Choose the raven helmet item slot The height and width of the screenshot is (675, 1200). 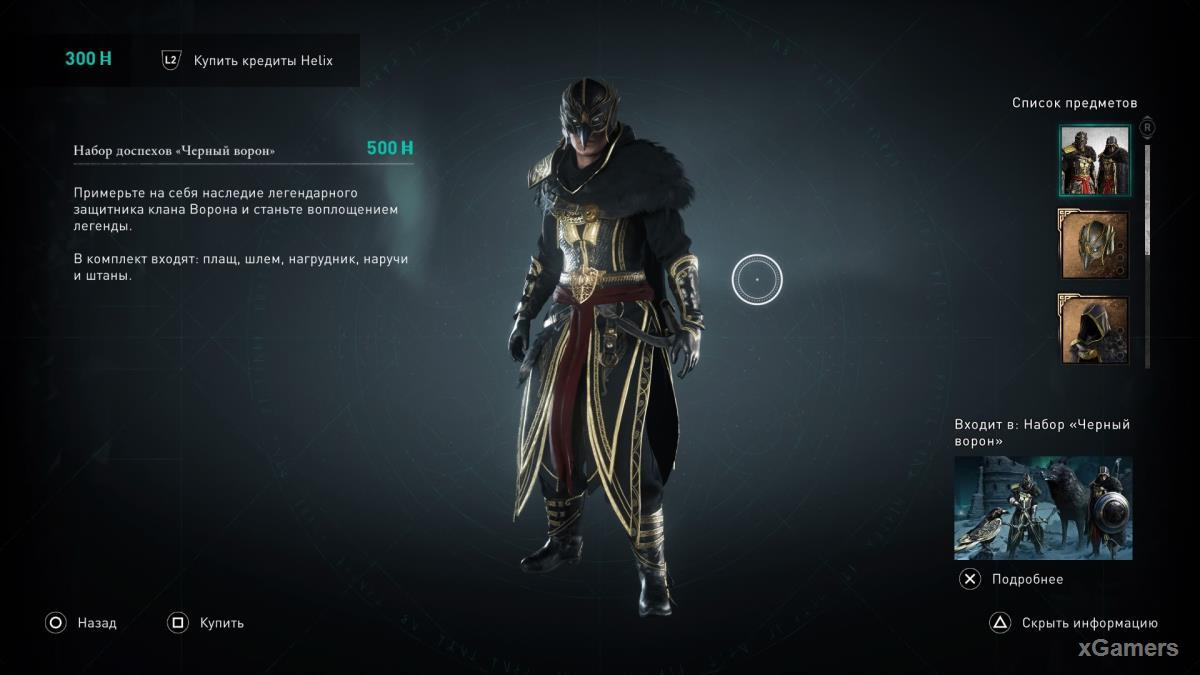[x=1095, y=246]
